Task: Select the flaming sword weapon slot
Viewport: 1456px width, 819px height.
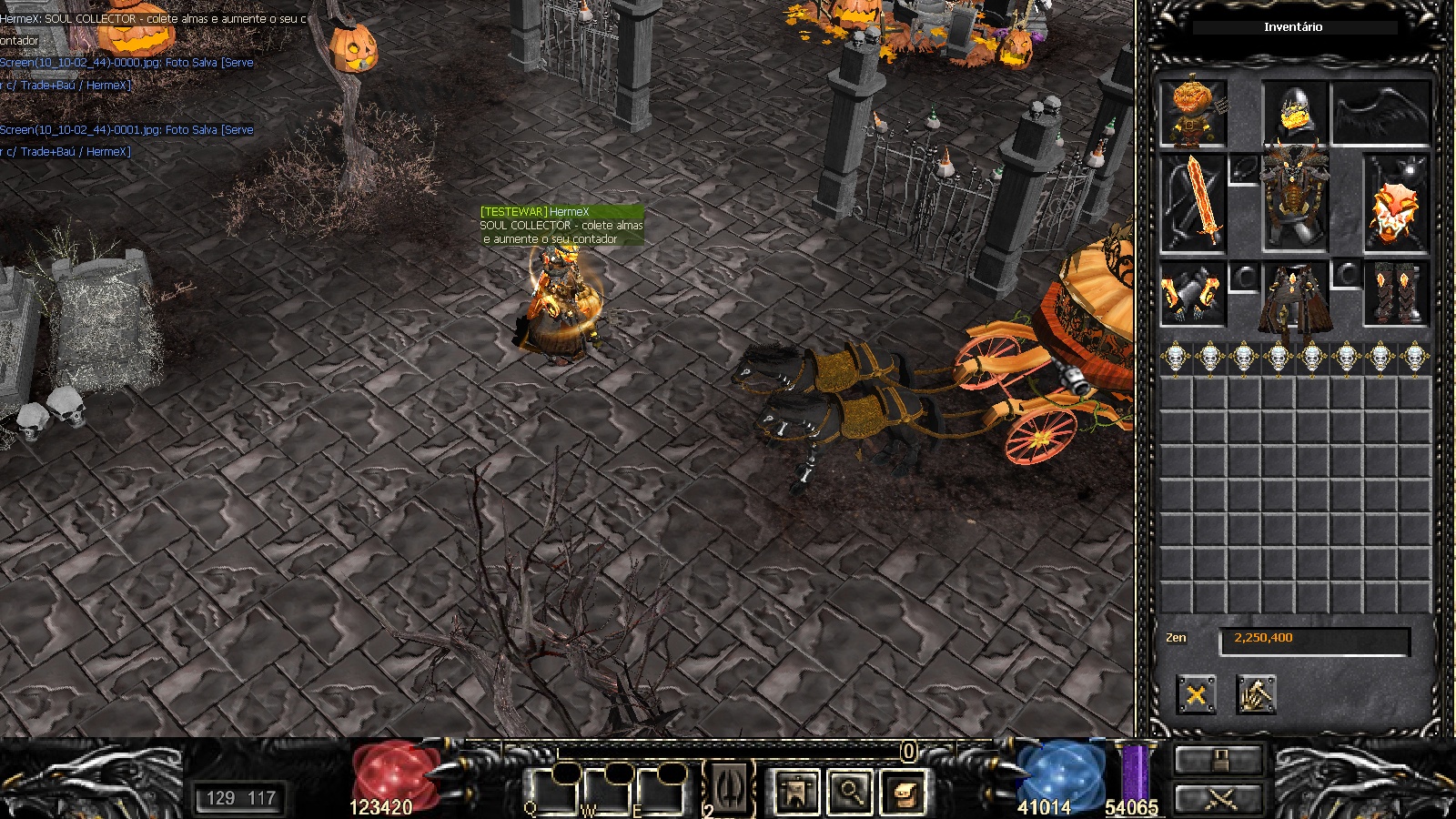Action: click(x=1193, y=204)
